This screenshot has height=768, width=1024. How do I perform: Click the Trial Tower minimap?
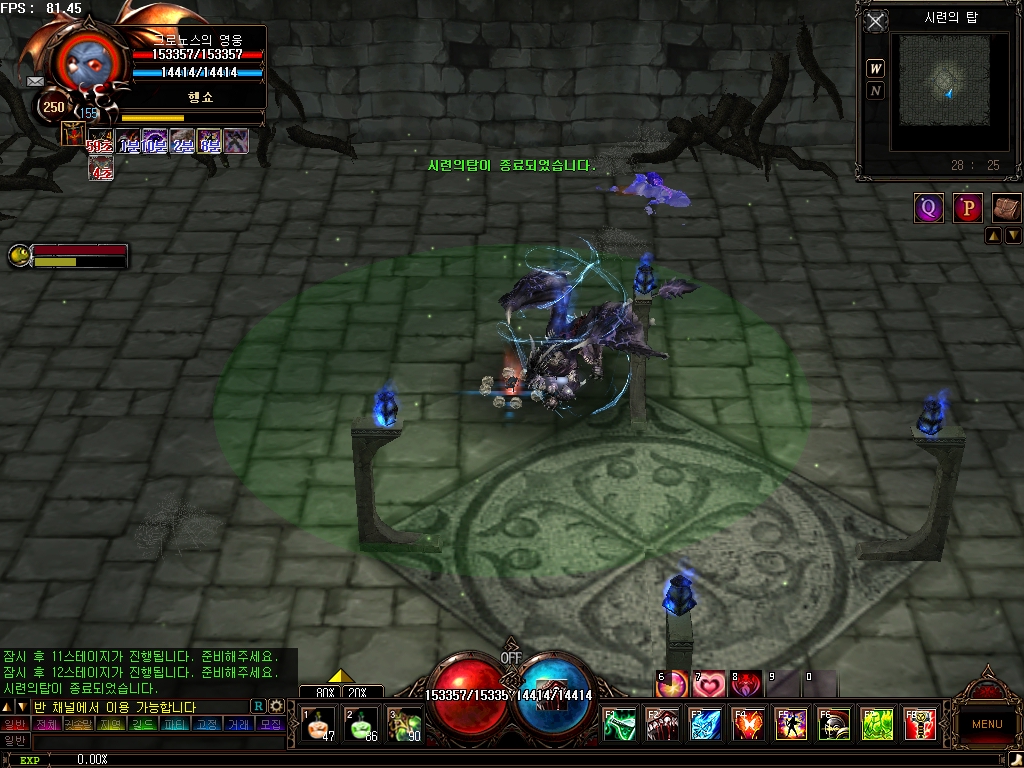[949, 81]
